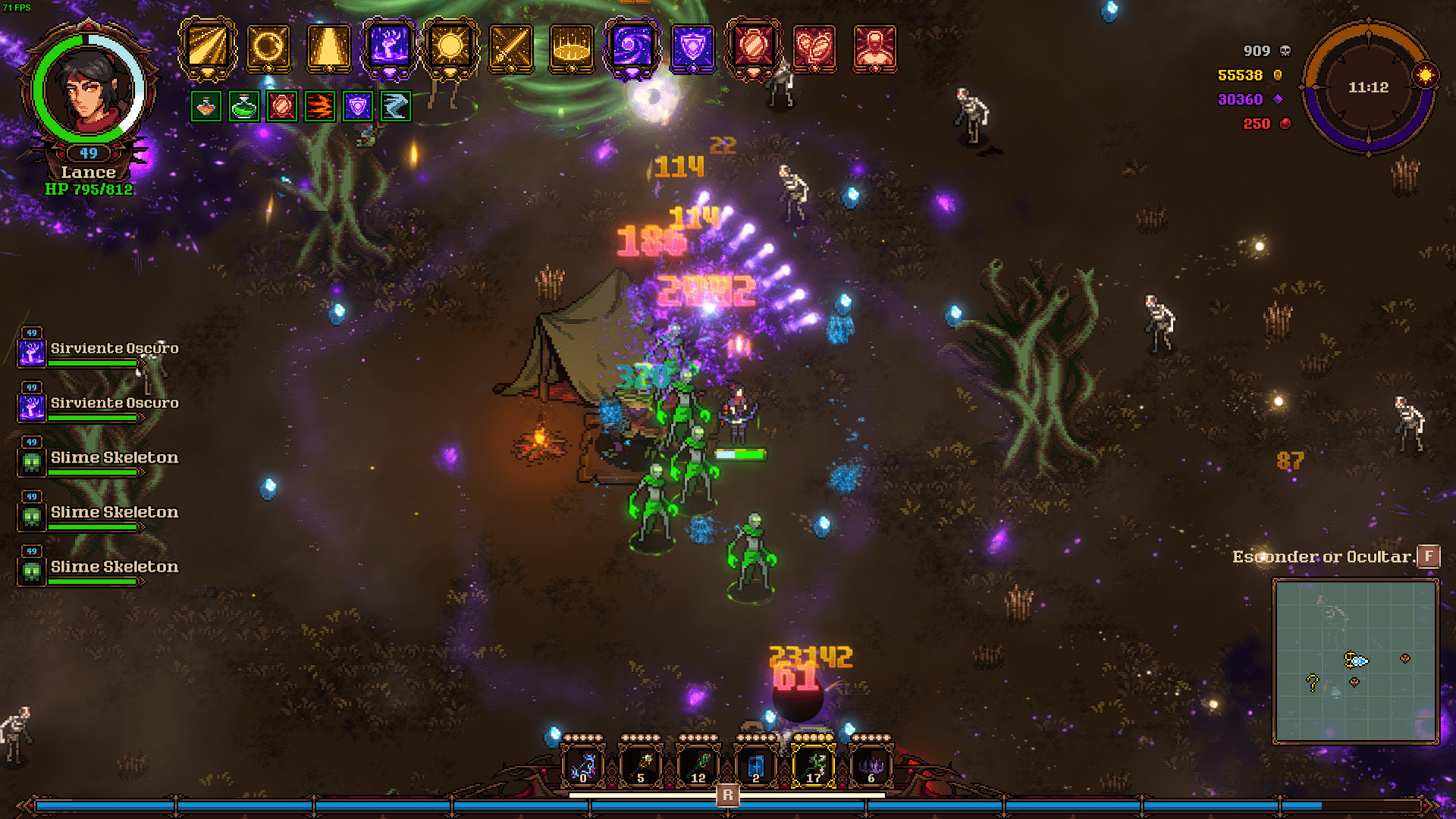The width and height of the screenshot is (1456, 819).
Task: Select the golden scepter weapon slot
Action: coord(641,766)
